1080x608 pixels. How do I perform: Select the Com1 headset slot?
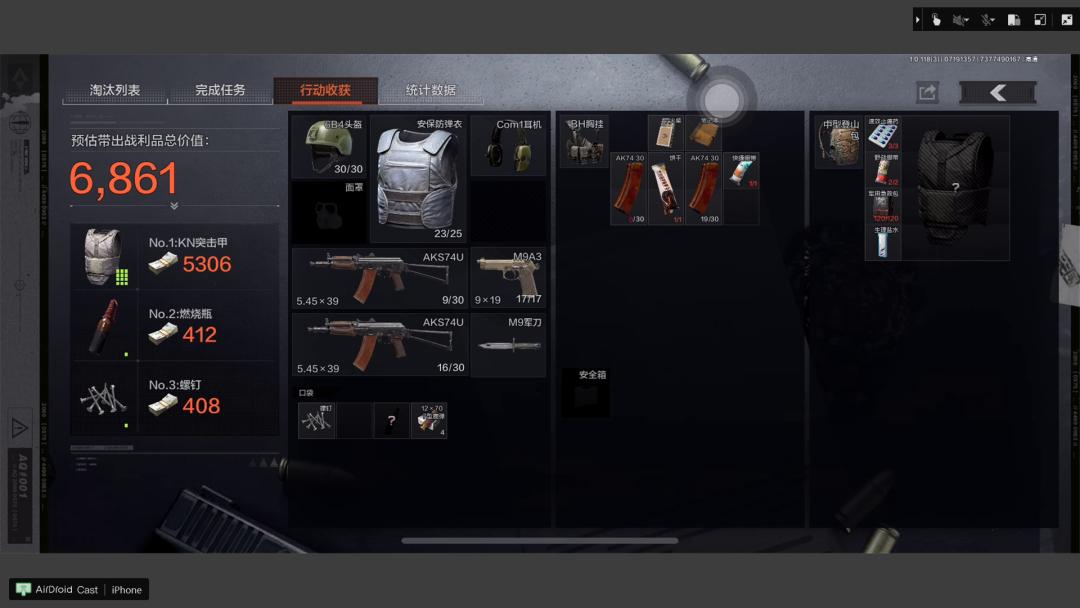[x=508, y=146]
